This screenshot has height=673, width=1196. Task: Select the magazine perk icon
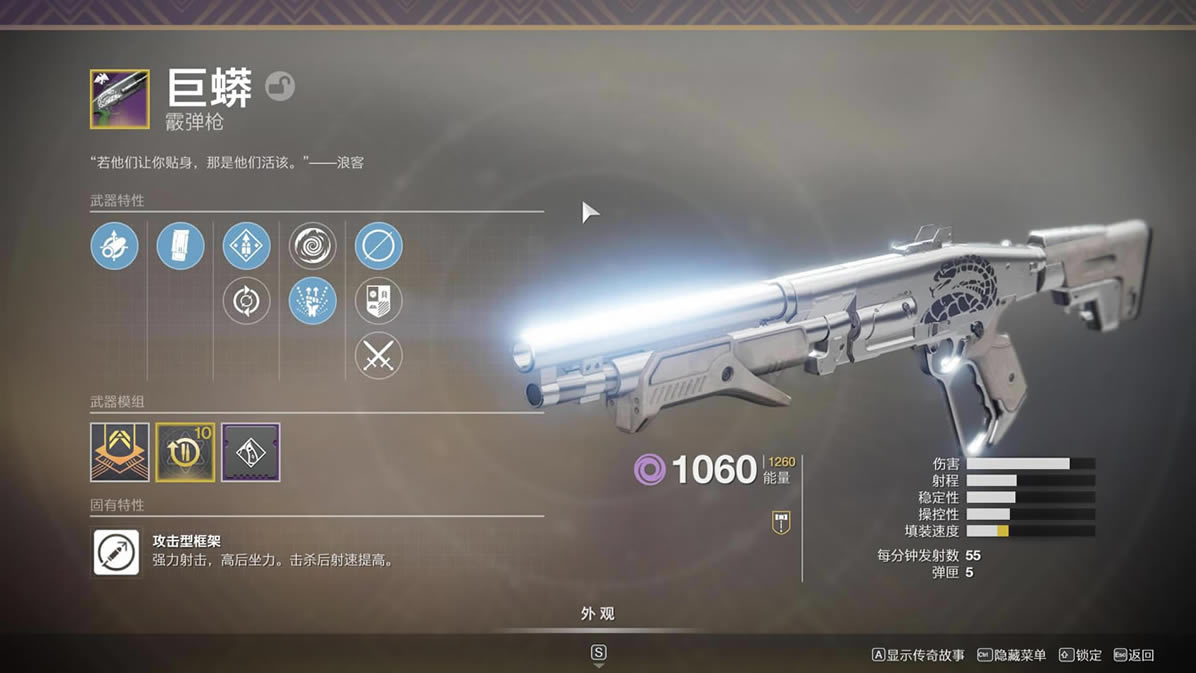181,246
